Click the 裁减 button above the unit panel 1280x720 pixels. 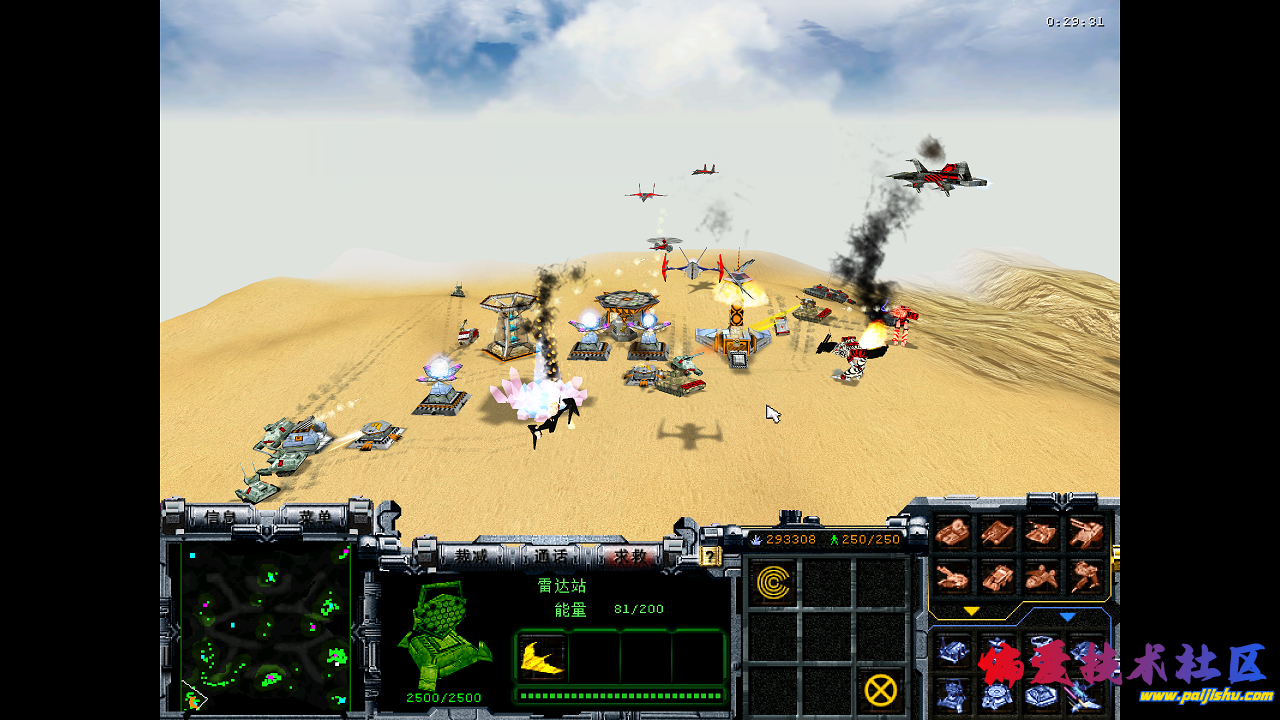tap(471, 556)
